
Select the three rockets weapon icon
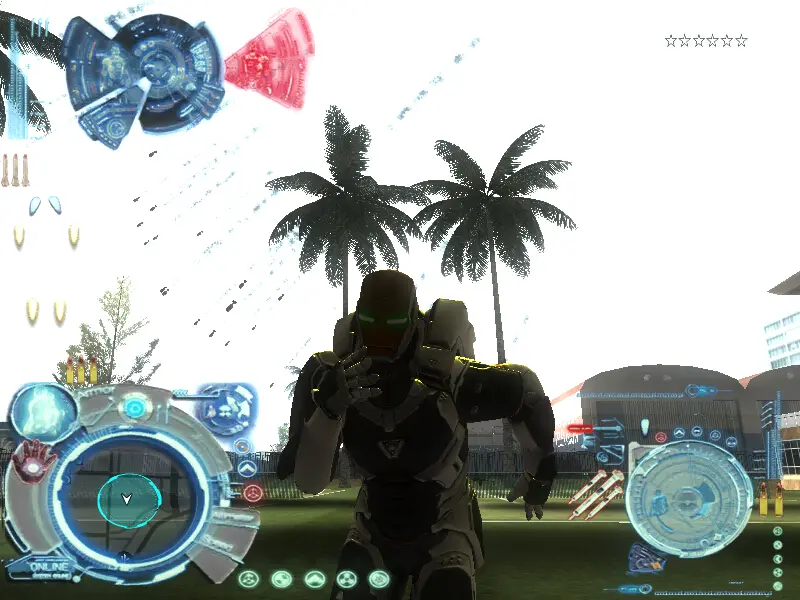pyautogui.click(x=14, y=170)
